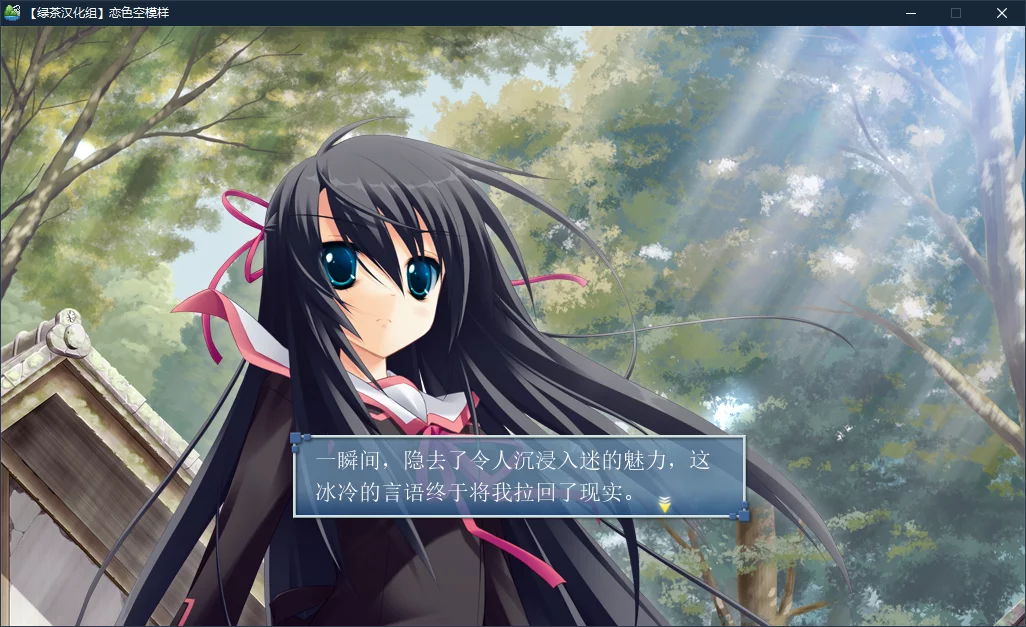Screen dimensions: 1026x627
Task: Click the yellow continue arrow in dialogue box
Action: 664,505
